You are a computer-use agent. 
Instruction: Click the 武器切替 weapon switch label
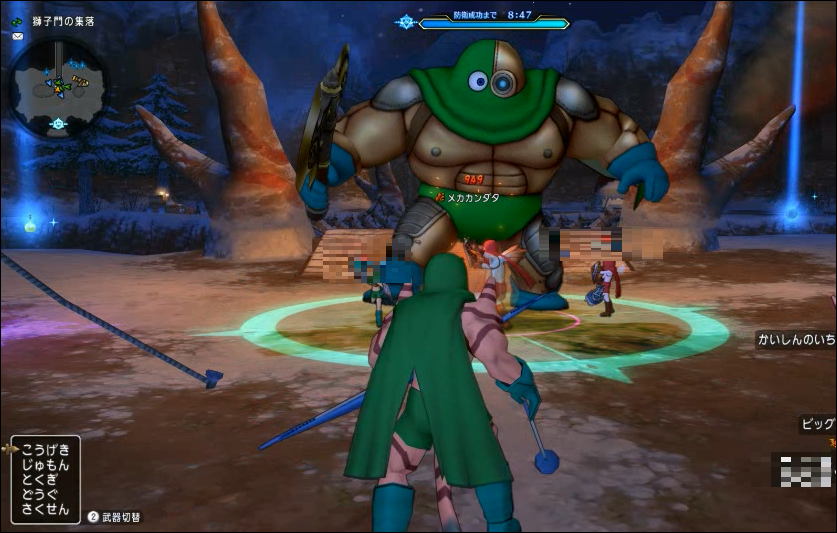[121, 517]
